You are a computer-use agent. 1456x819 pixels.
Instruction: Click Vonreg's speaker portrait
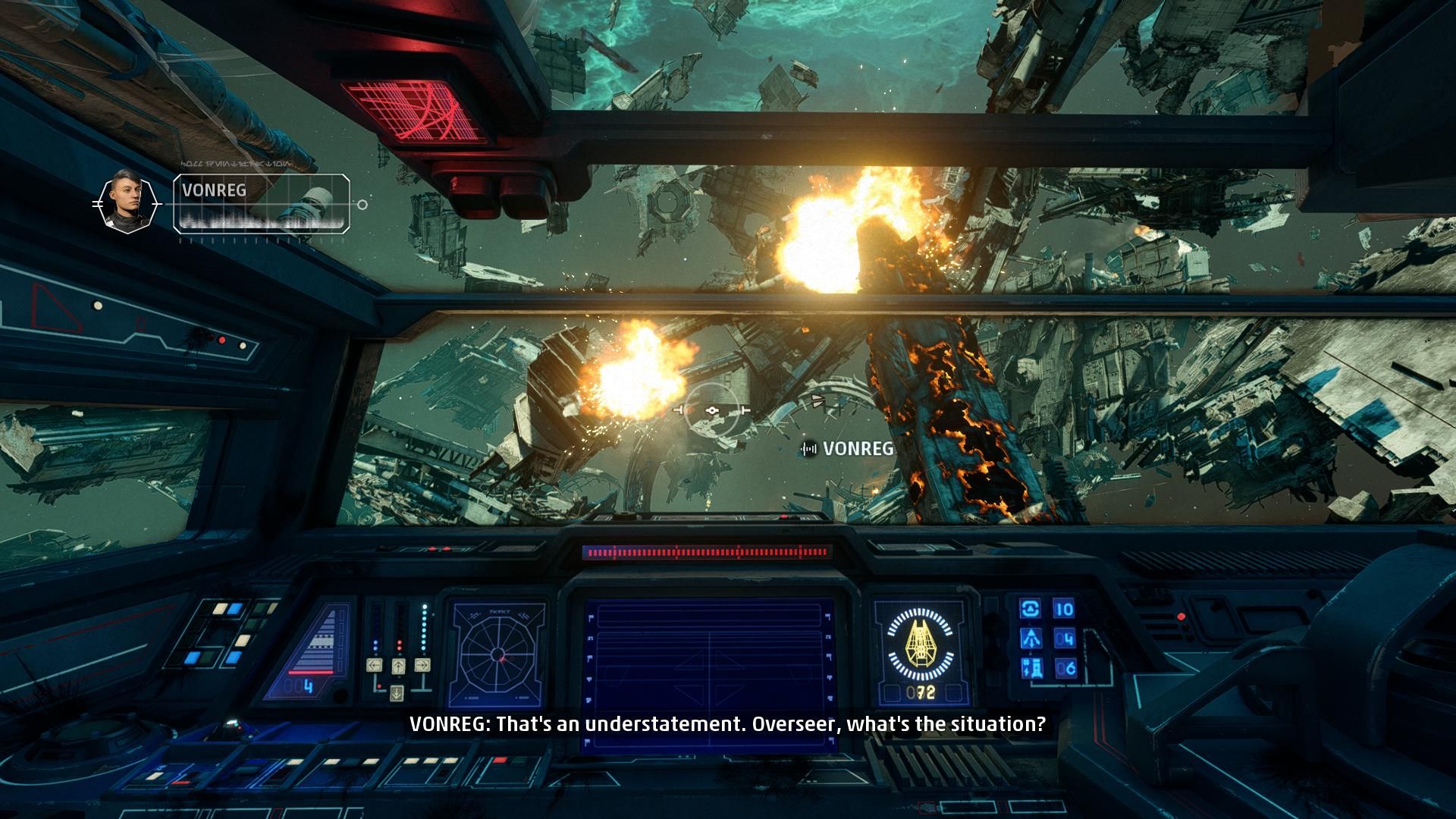[x=127, y=202]
